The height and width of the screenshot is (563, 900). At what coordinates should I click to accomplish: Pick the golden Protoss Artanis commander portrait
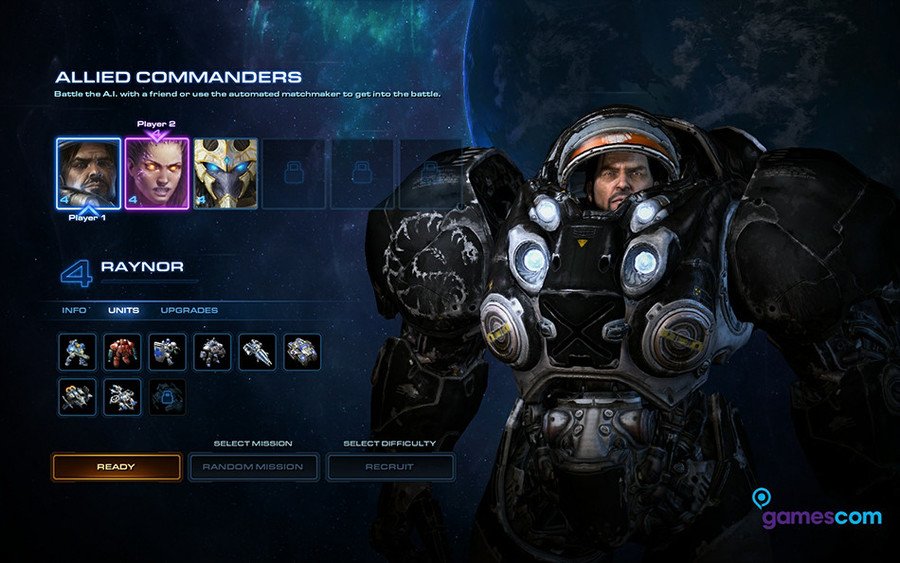pyautogui.click(x=225, y=173)
